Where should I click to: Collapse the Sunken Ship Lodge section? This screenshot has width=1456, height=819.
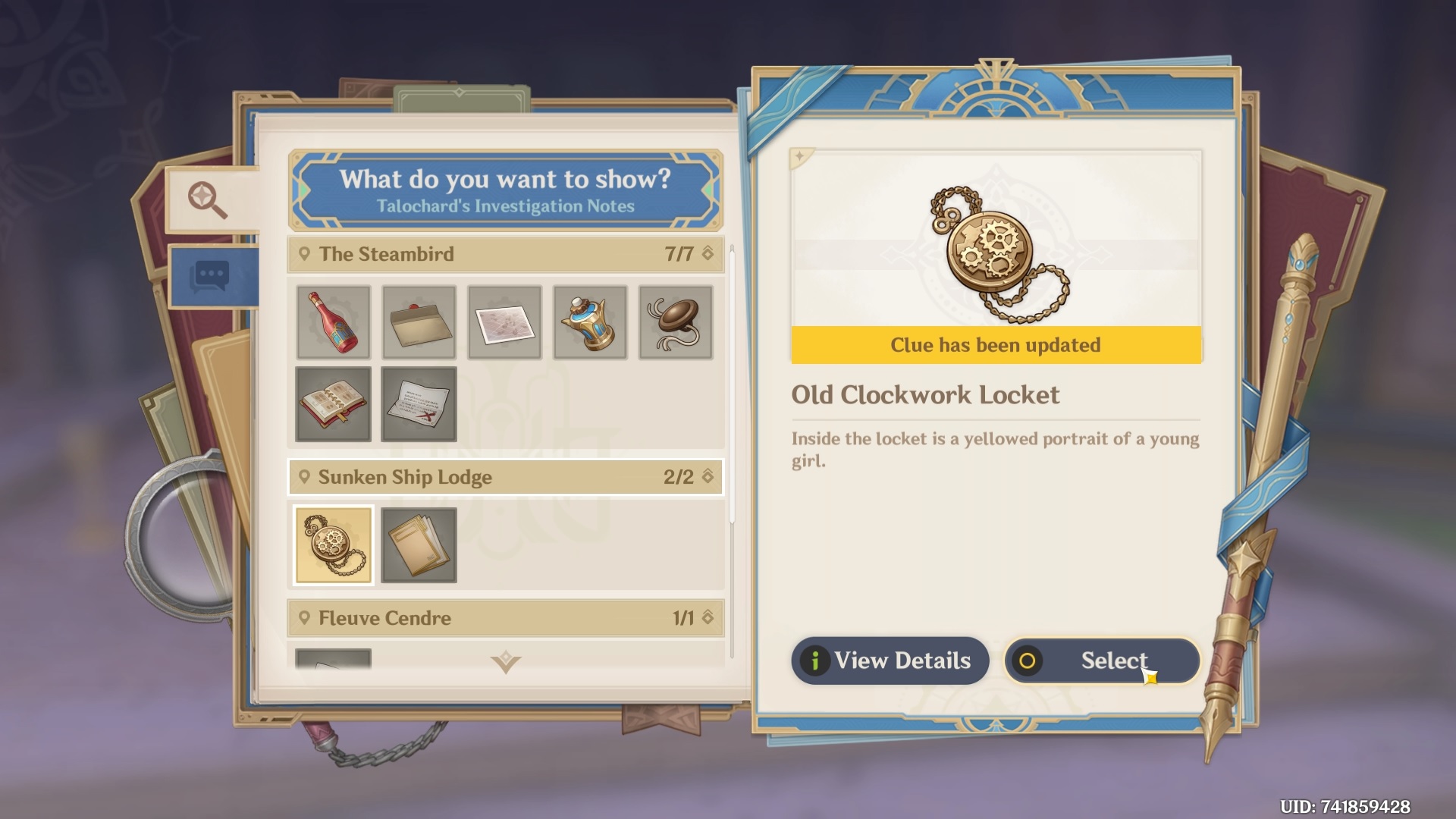(x=505, y=477)
